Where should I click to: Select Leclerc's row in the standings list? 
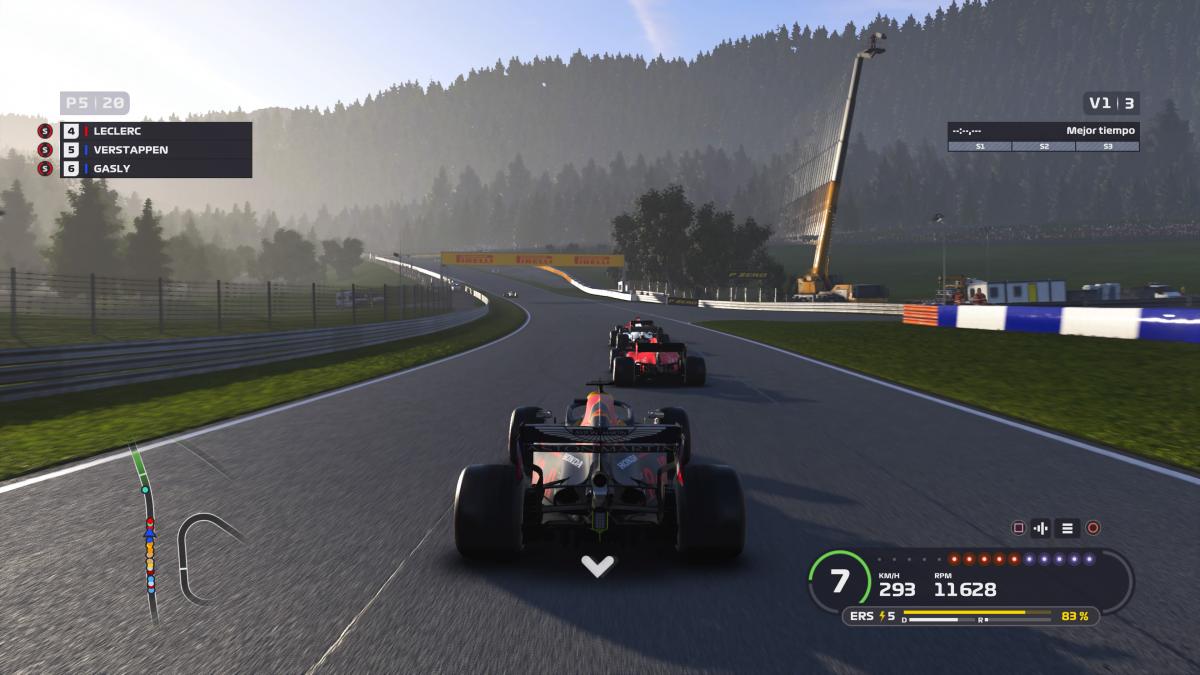(155, 131)
